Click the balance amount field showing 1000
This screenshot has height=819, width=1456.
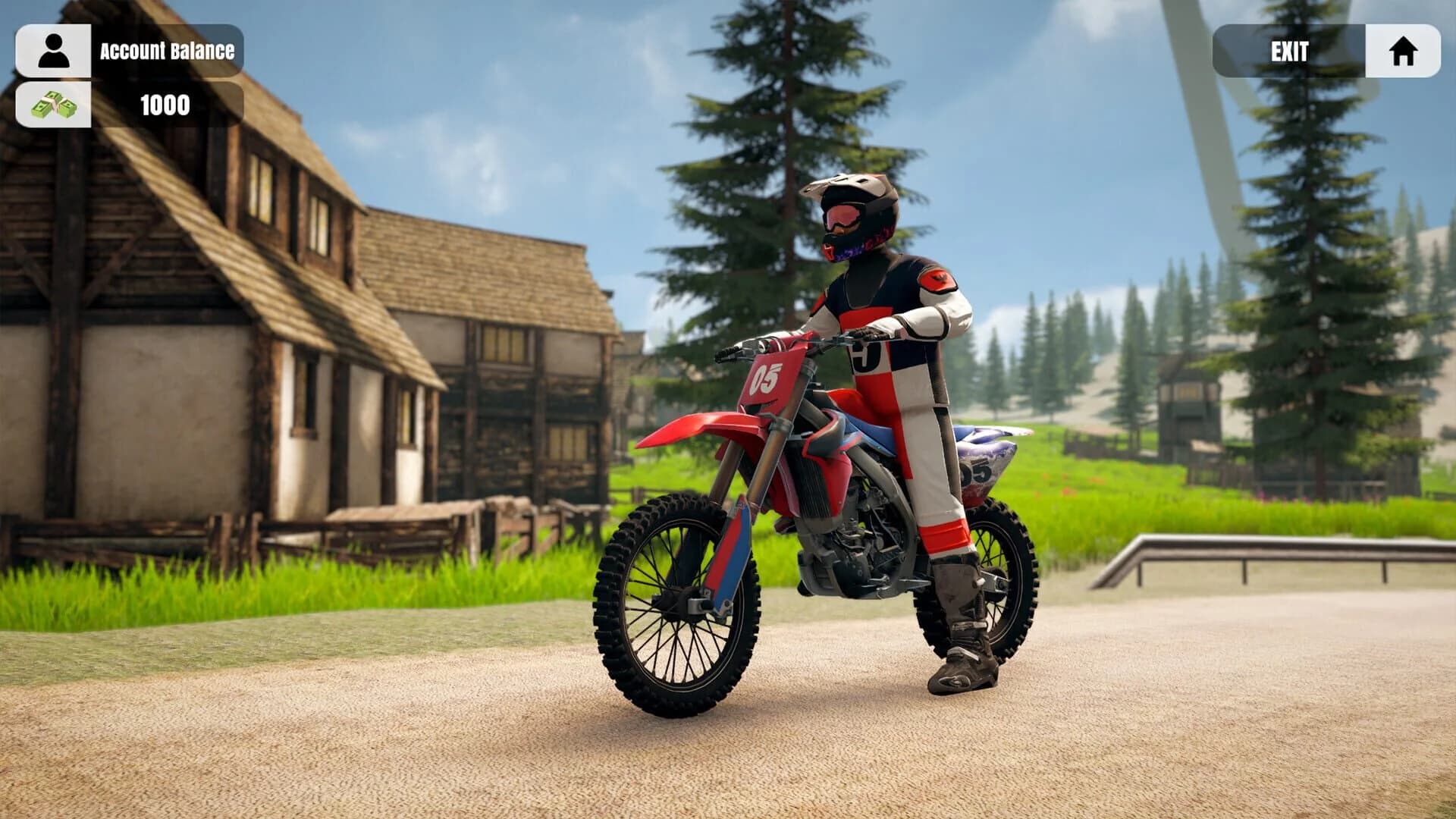pos(166,106)
